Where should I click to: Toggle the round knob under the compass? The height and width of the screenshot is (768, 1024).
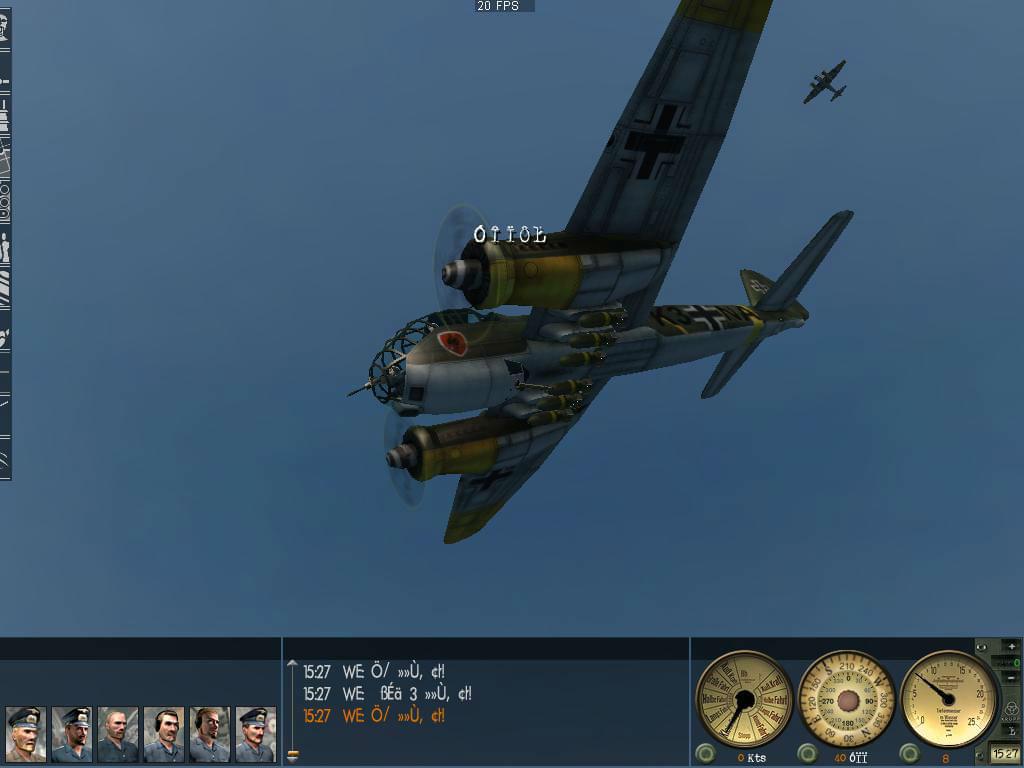[808, 754]
